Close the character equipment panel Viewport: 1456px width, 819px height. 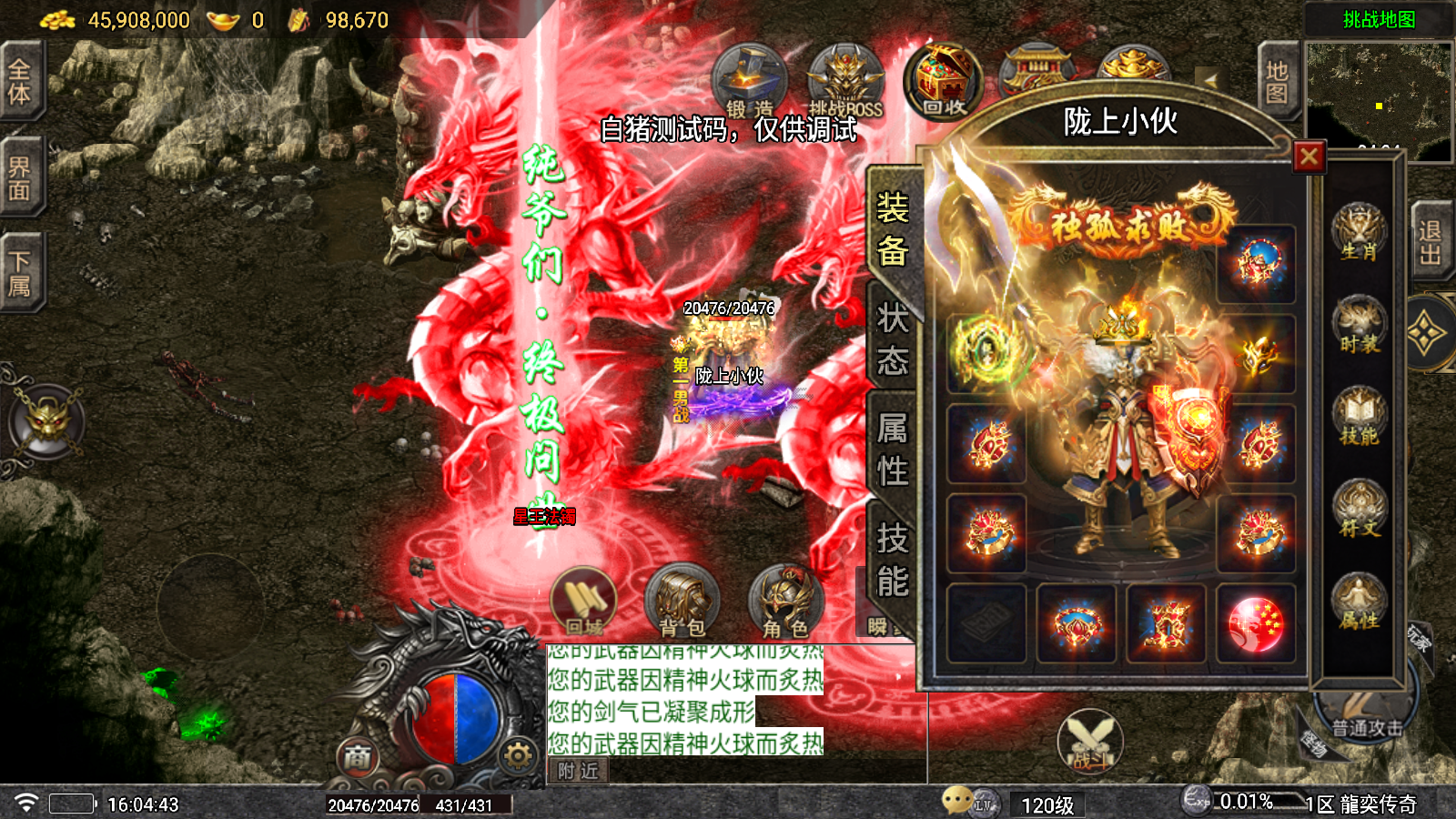[1309, 157]
